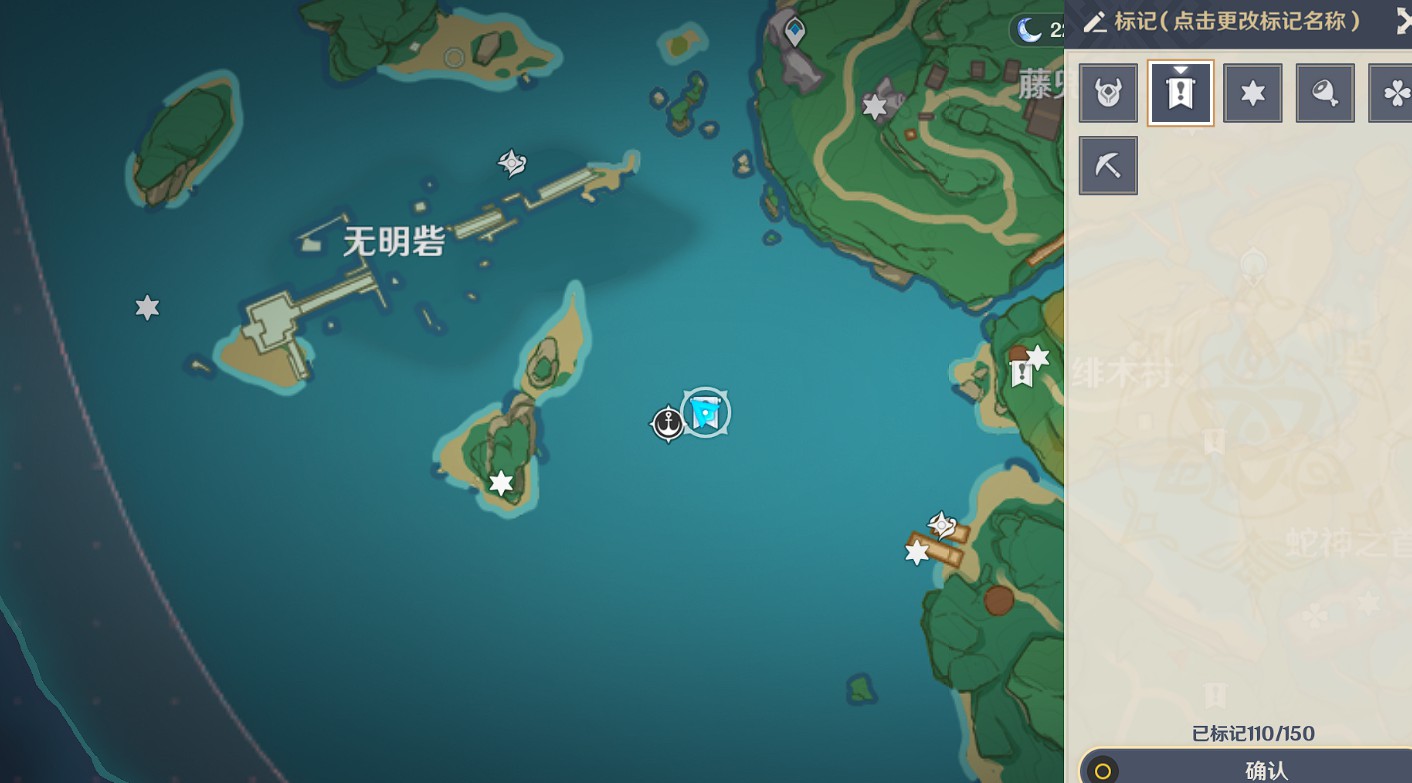The image size is (1412, 783).
Task: Switch to the star marker icon
Action: click(x=1253, y=92)
